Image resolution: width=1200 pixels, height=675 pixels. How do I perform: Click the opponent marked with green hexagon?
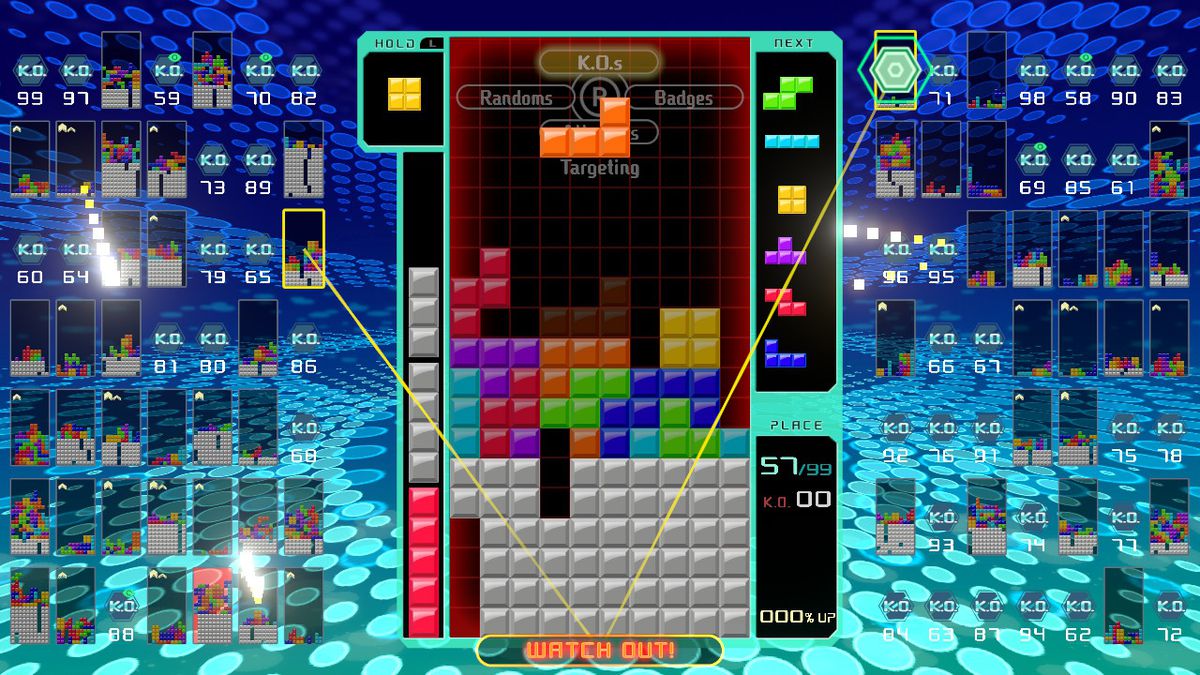point(894,69)
